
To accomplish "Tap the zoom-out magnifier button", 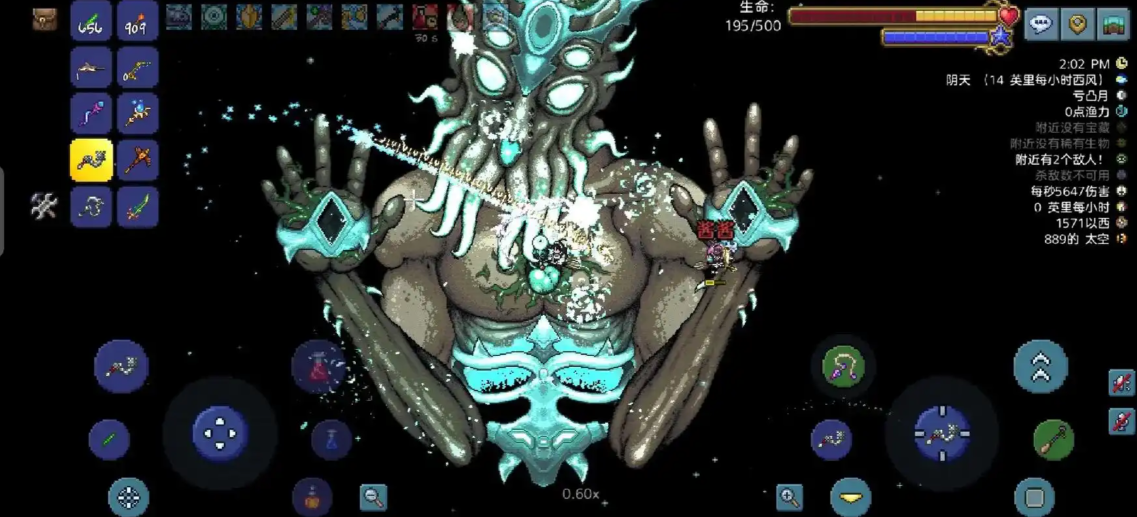I will pyautogui.click(x=373, y=496).
